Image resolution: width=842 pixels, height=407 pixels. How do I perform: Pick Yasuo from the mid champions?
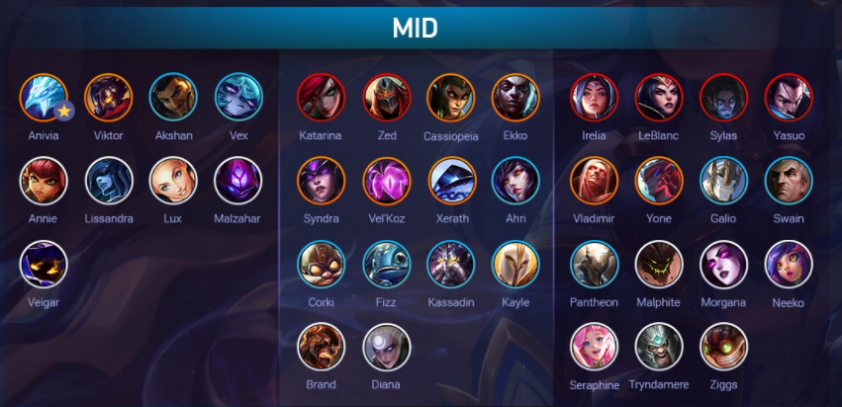[788, 97]
